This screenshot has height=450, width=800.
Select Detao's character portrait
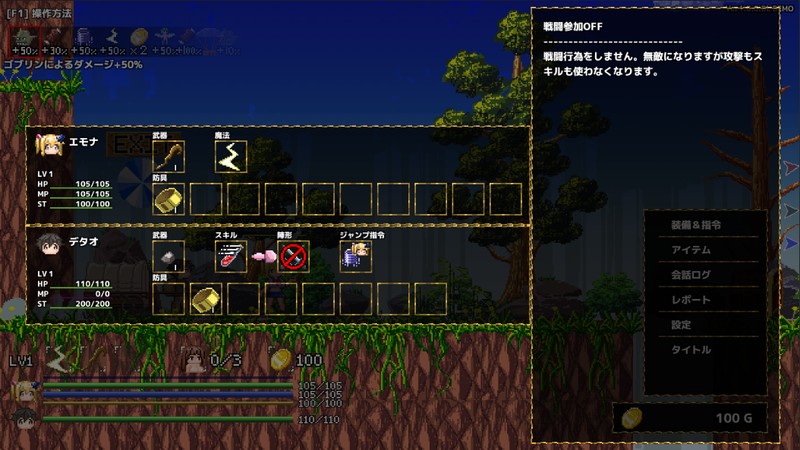tap(49, 246)
